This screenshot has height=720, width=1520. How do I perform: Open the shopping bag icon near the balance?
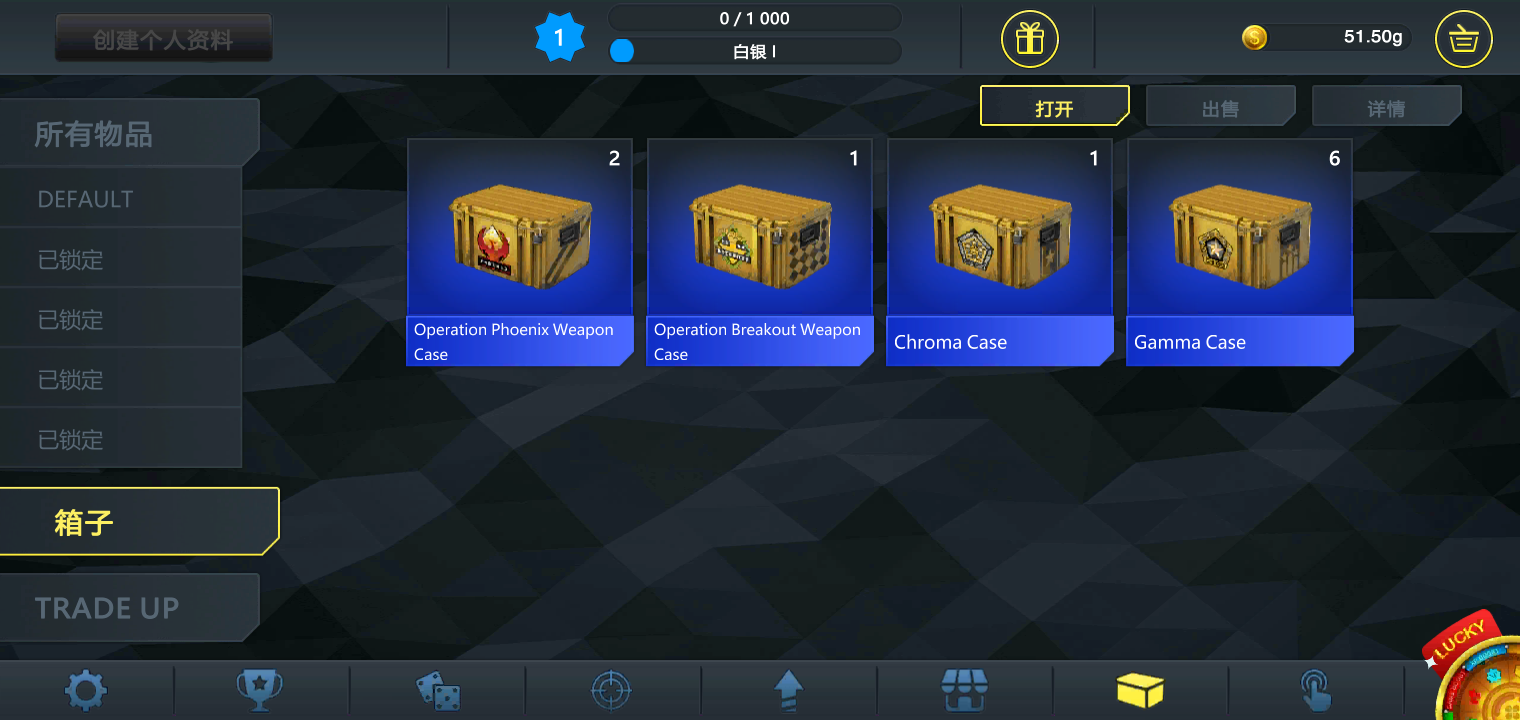[x=1463, y=38]
